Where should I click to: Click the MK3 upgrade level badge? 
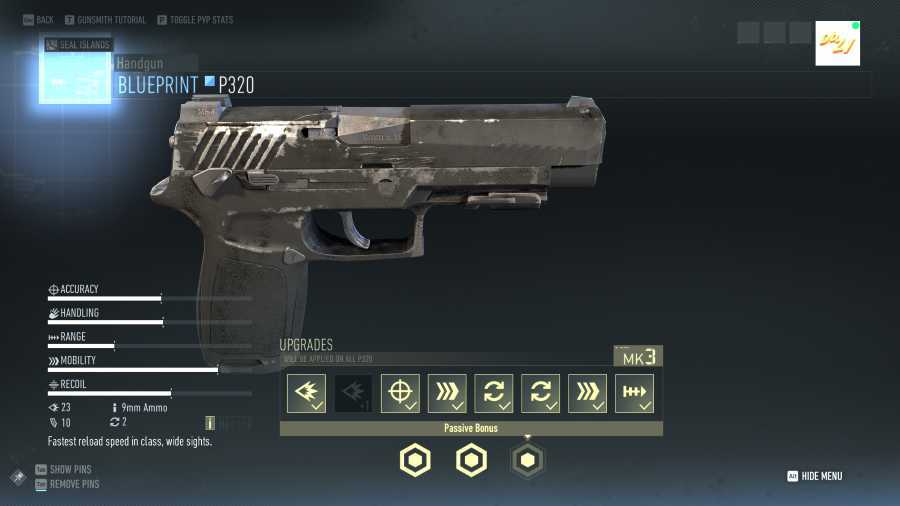(638, 357)
